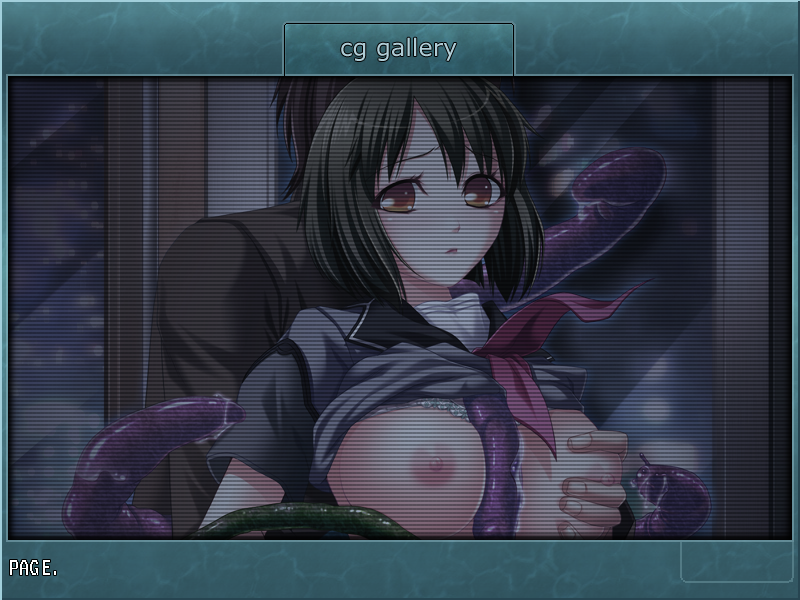Click the cg gallery header tab
Screen dimensions: 800x600
[x=398, y=49]
